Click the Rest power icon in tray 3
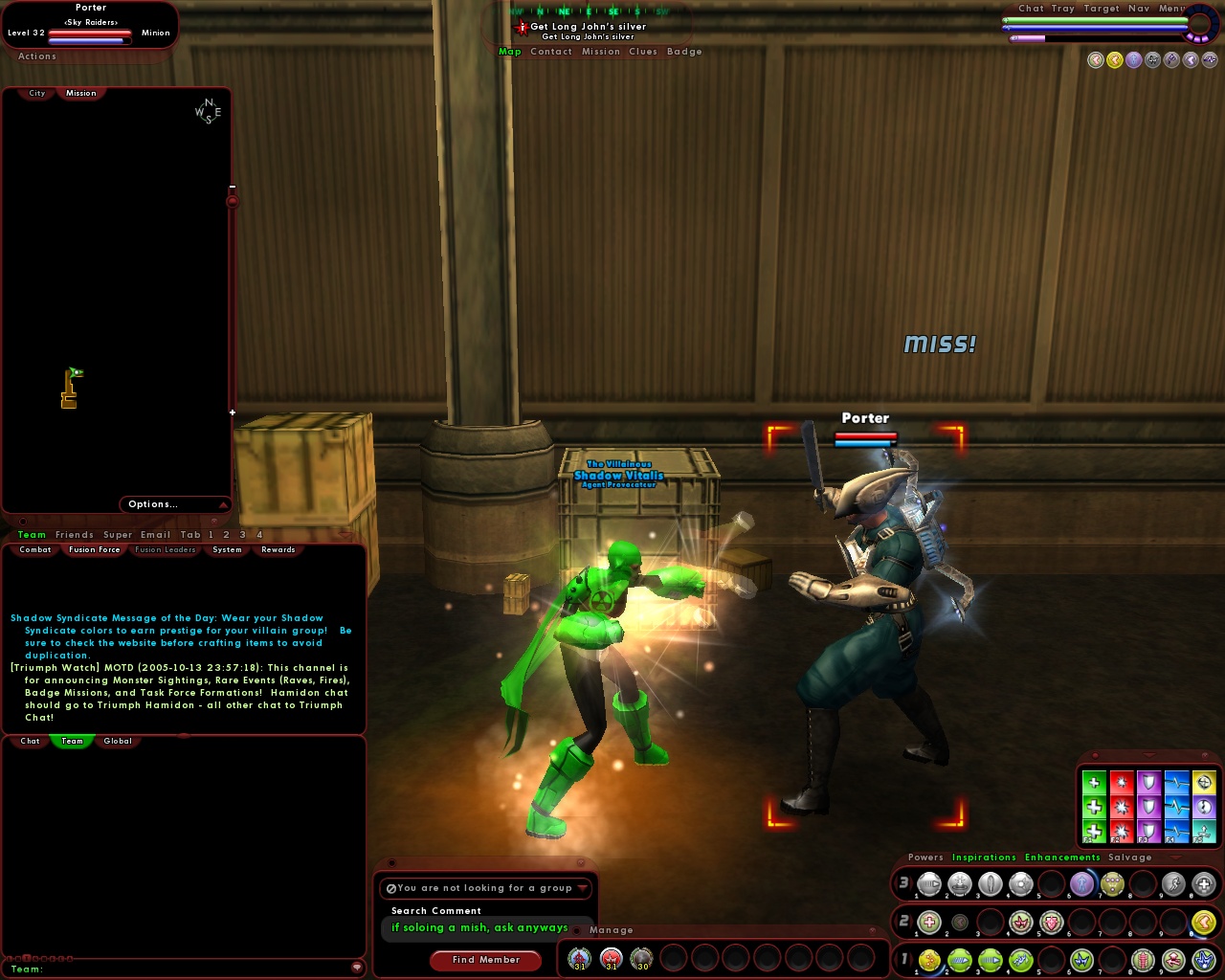The height and width of the screenshot is (980, 1225). tap(1204, 883)
